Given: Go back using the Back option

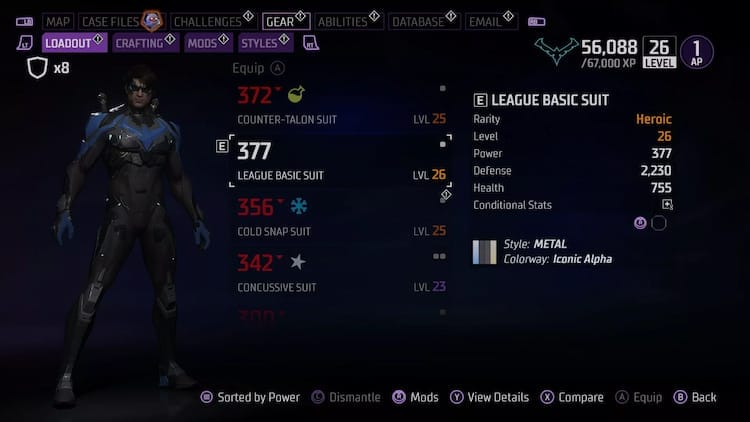Looking at the screenshot, I should coord(695,397).
